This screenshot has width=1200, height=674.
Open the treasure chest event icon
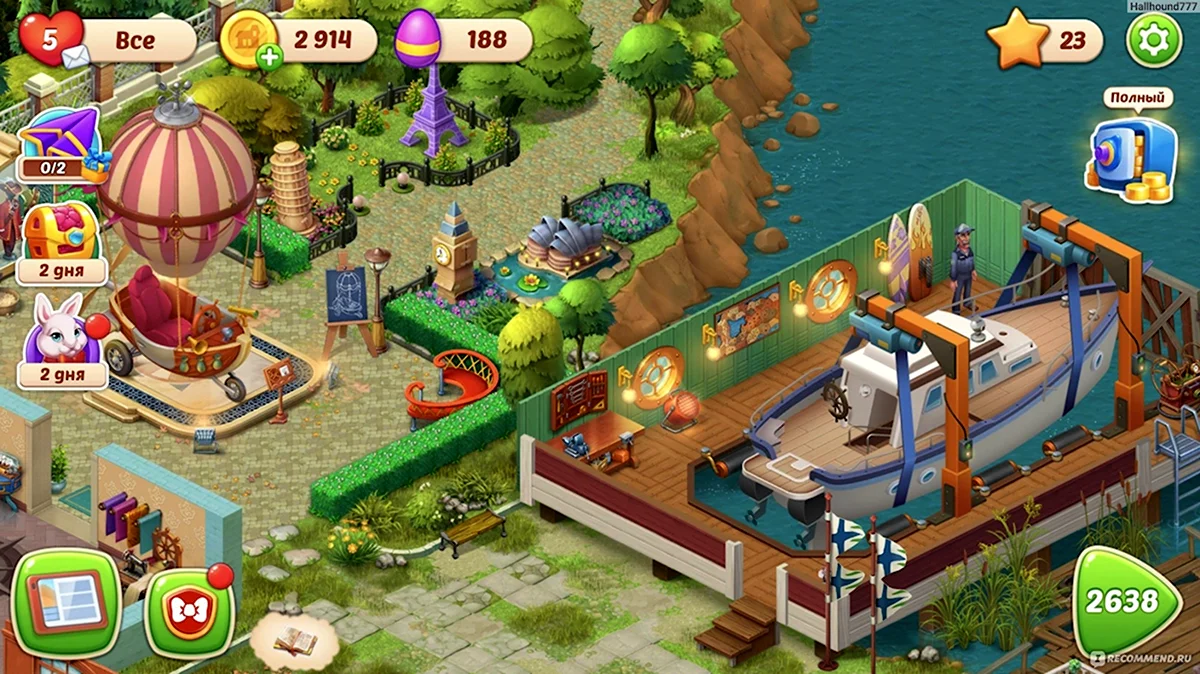[x=61, y=238]
